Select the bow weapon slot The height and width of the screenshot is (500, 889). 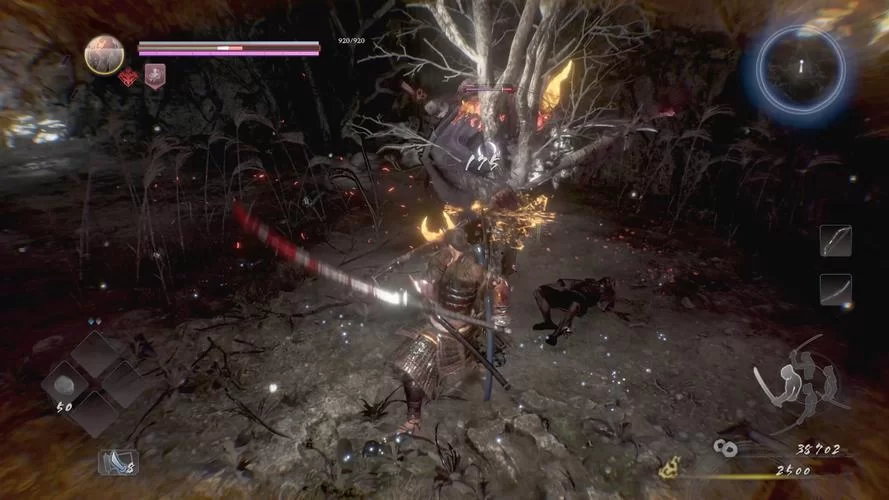[x=835, y=241]
